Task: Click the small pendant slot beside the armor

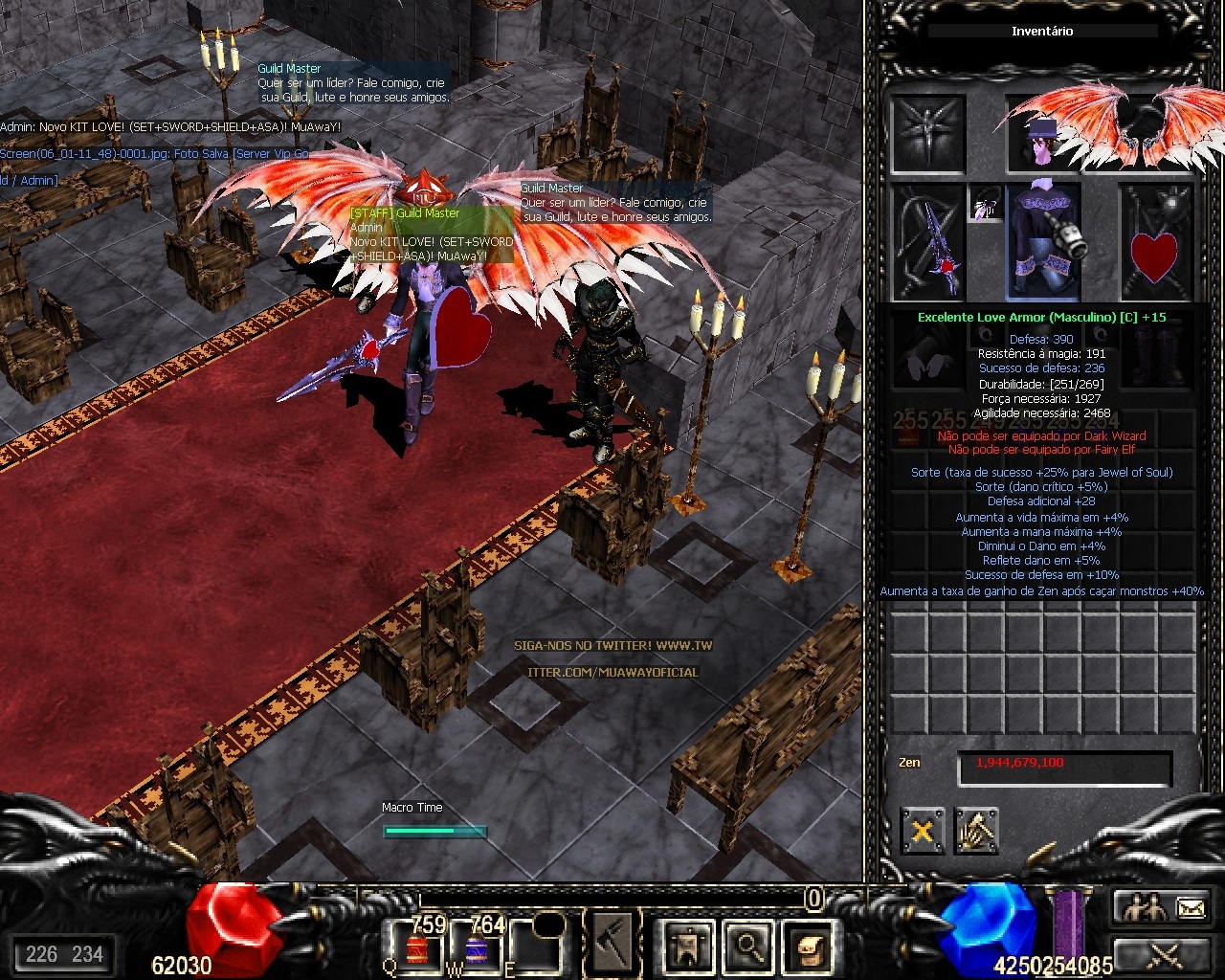Action: point(985,204)
